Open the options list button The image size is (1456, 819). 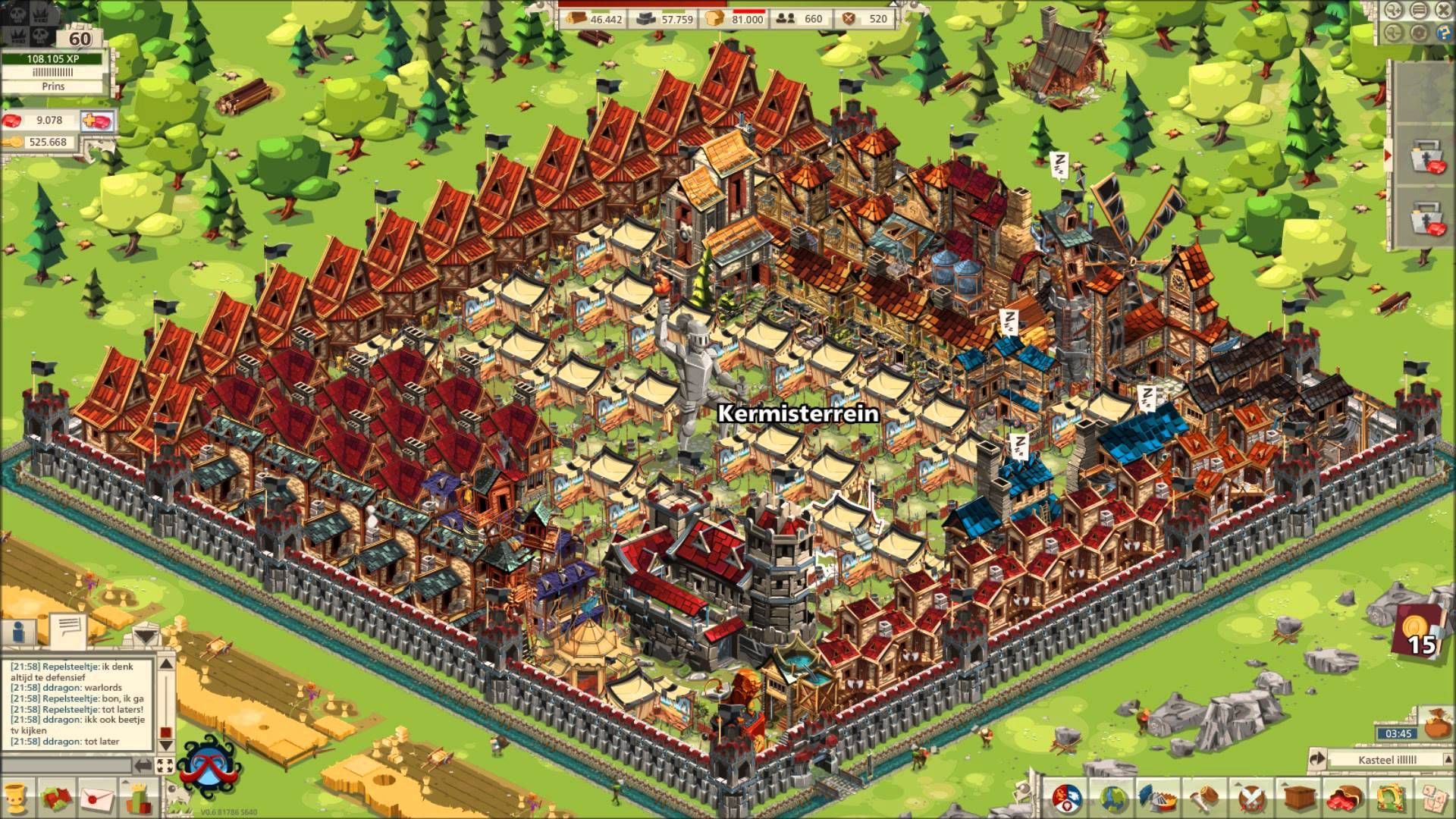pyautogui.click(x=1420, y=10)
